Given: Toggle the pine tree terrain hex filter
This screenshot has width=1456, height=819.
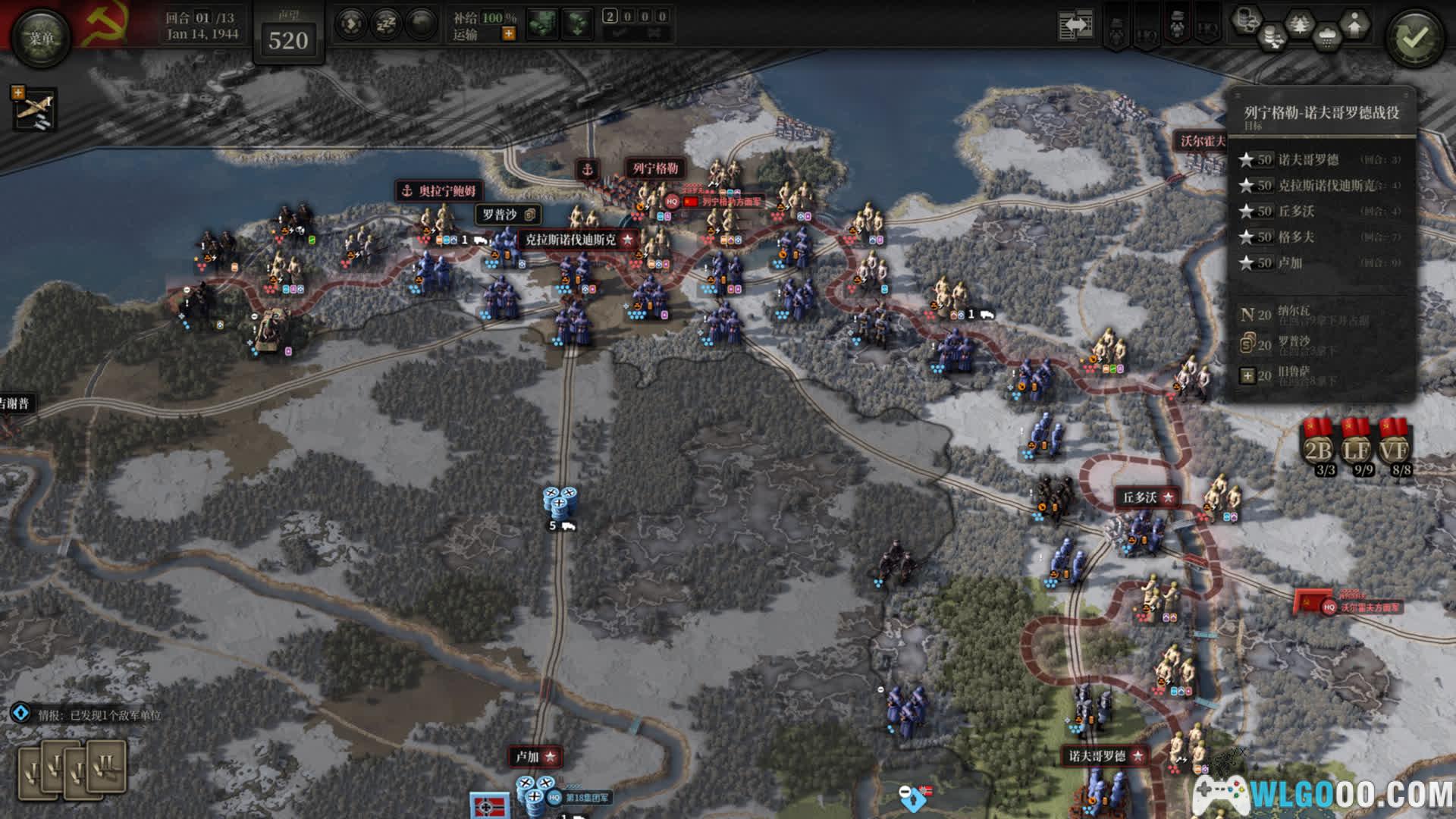Looking at the screenshot, I should [1300, 25].
